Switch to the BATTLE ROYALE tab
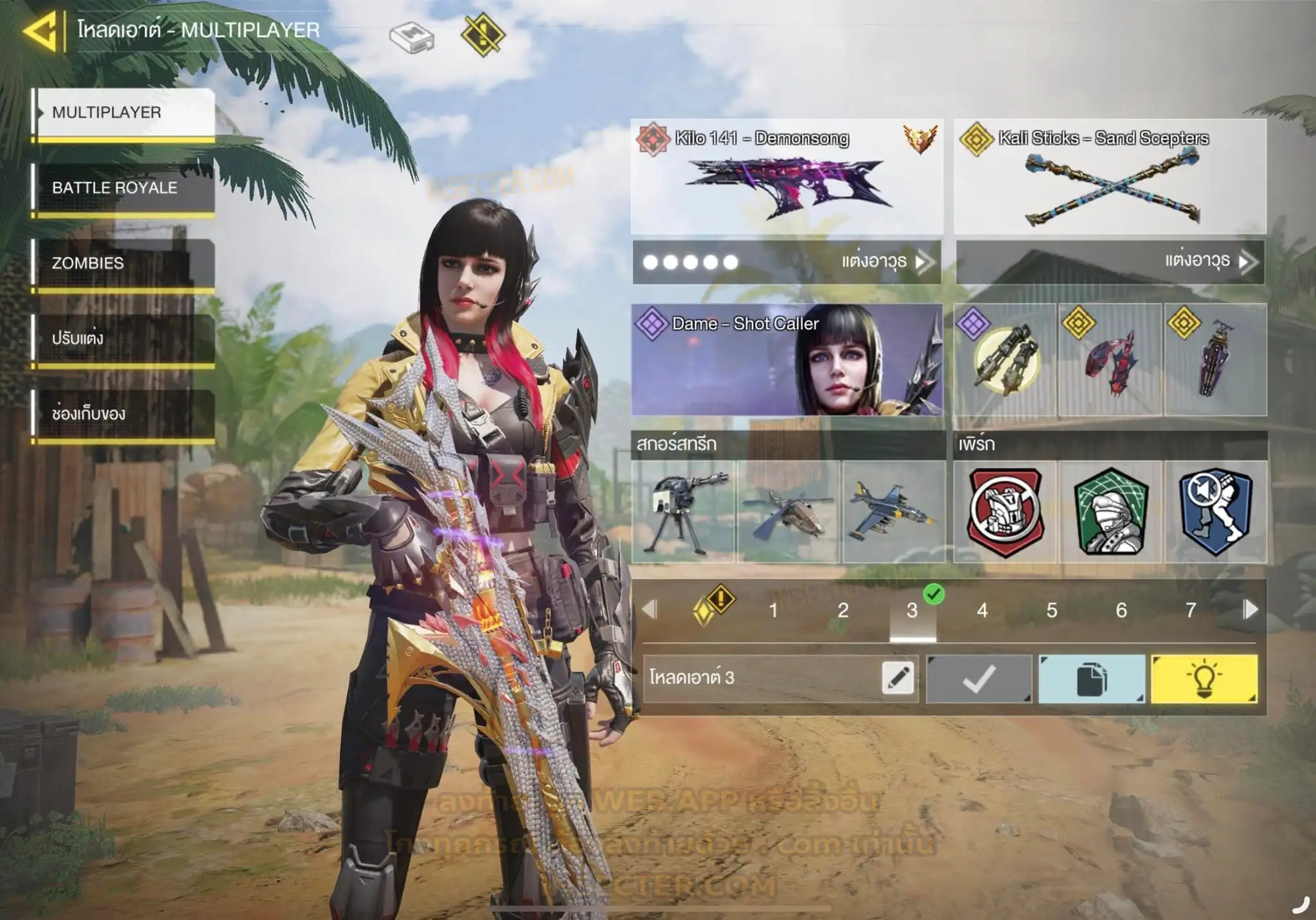Image resolution: width=1316 pixels, height=920 pixels. pyautogui.click(x=123, y=188)
